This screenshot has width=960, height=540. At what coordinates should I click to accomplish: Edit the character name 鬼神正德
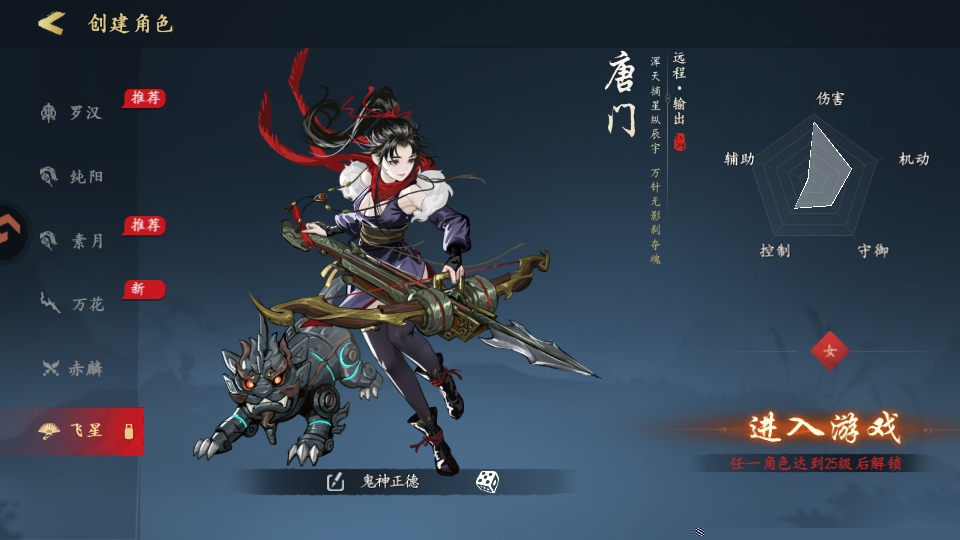[335, 482]
